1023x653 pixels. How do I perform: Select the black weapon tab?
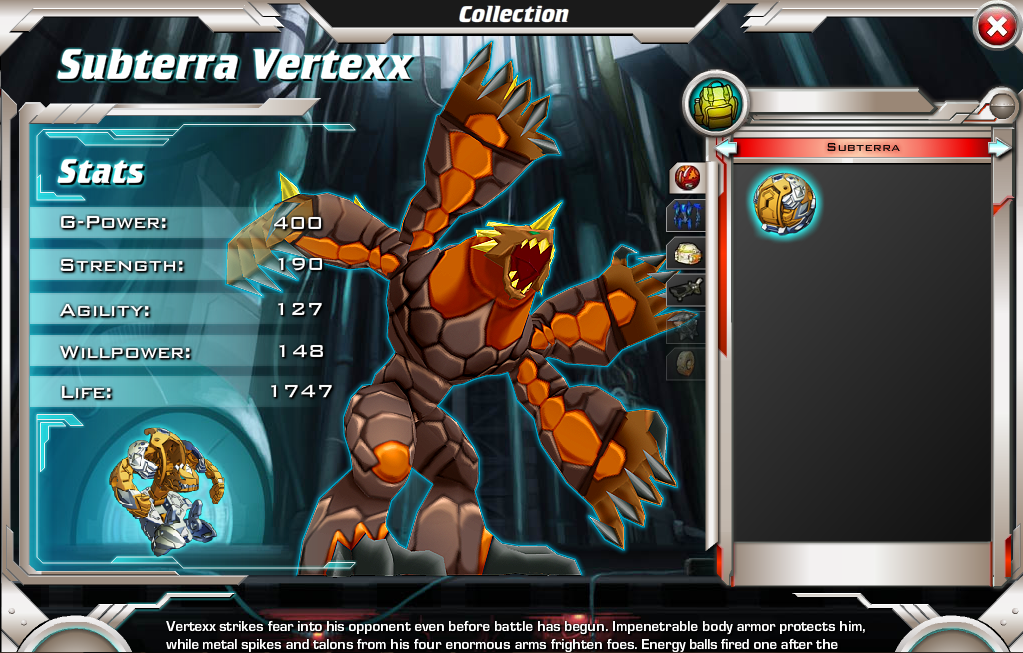(x=686, y=290)
